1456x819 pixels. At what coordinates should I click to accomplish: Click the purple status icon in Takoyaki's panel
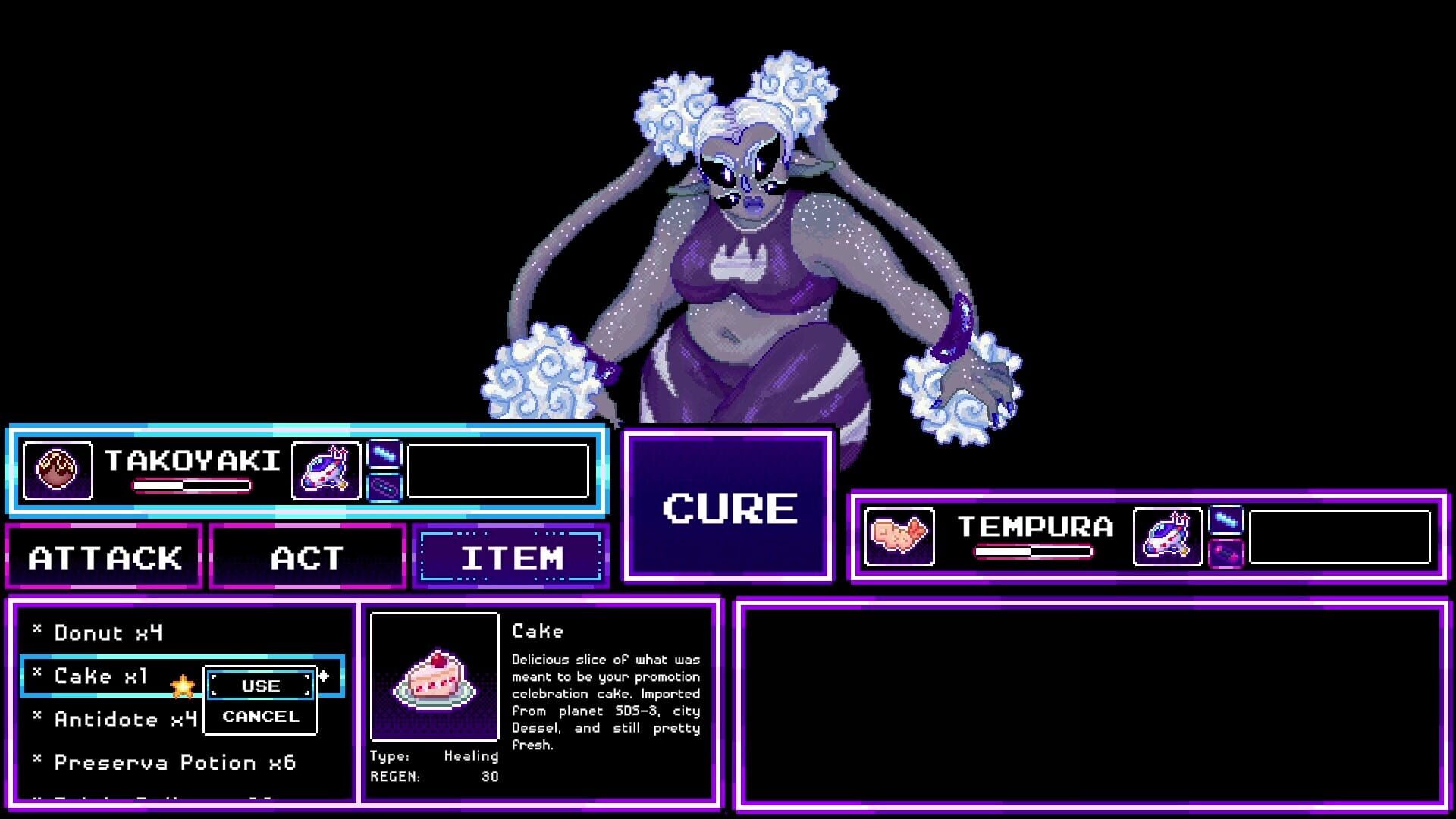(385, 488)
